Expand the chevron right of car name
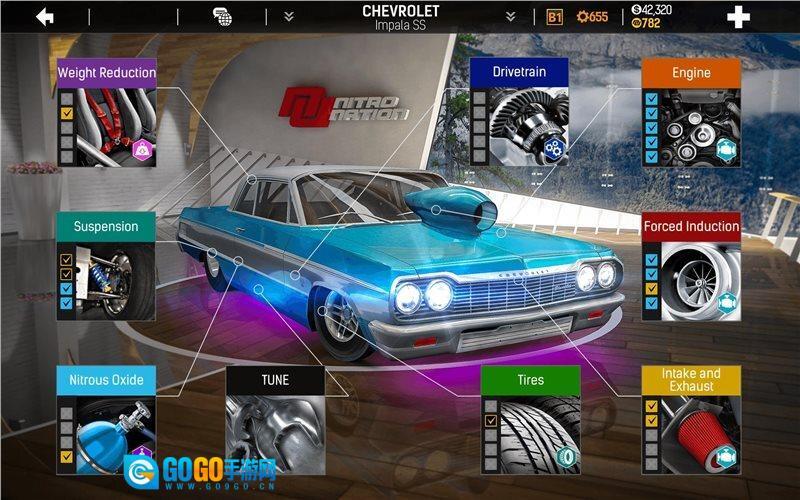The image size is (800, 500). 510,17
